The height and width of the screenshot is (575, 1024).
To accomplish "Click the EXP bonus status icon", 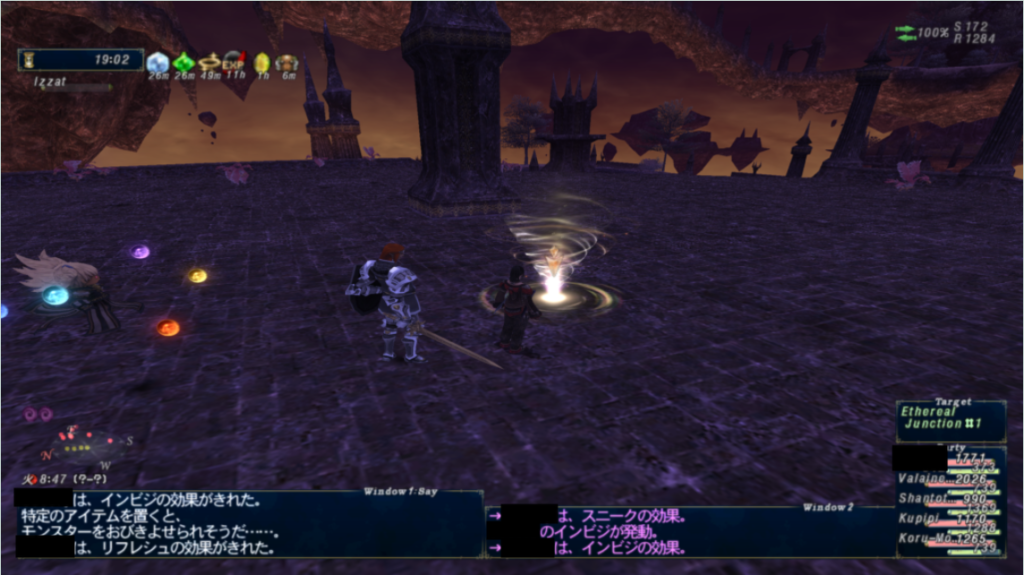I will click(234, 62).
